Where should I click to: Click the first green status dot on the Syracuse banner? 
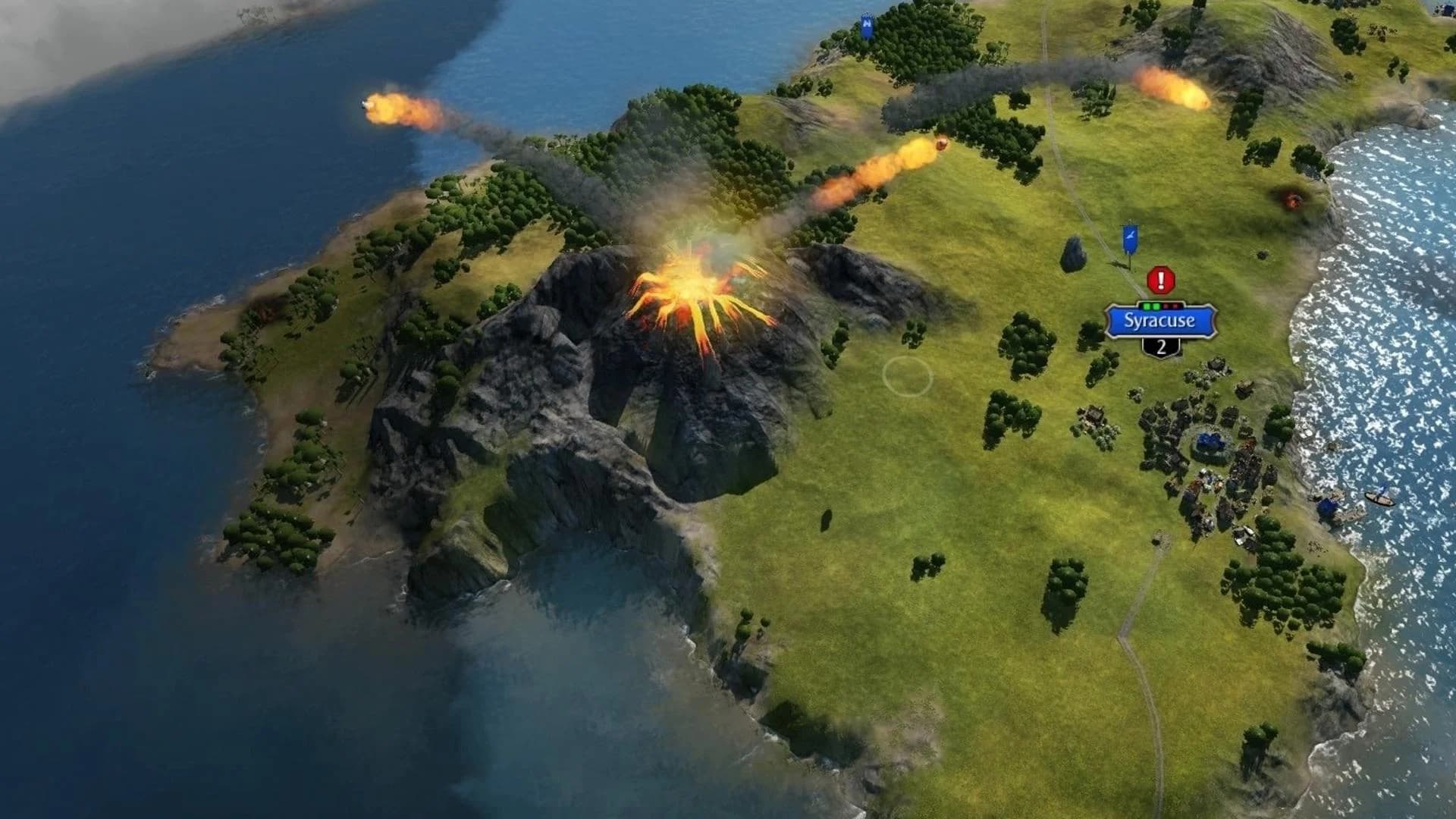pyautogui.click(x=1147, y=308)
